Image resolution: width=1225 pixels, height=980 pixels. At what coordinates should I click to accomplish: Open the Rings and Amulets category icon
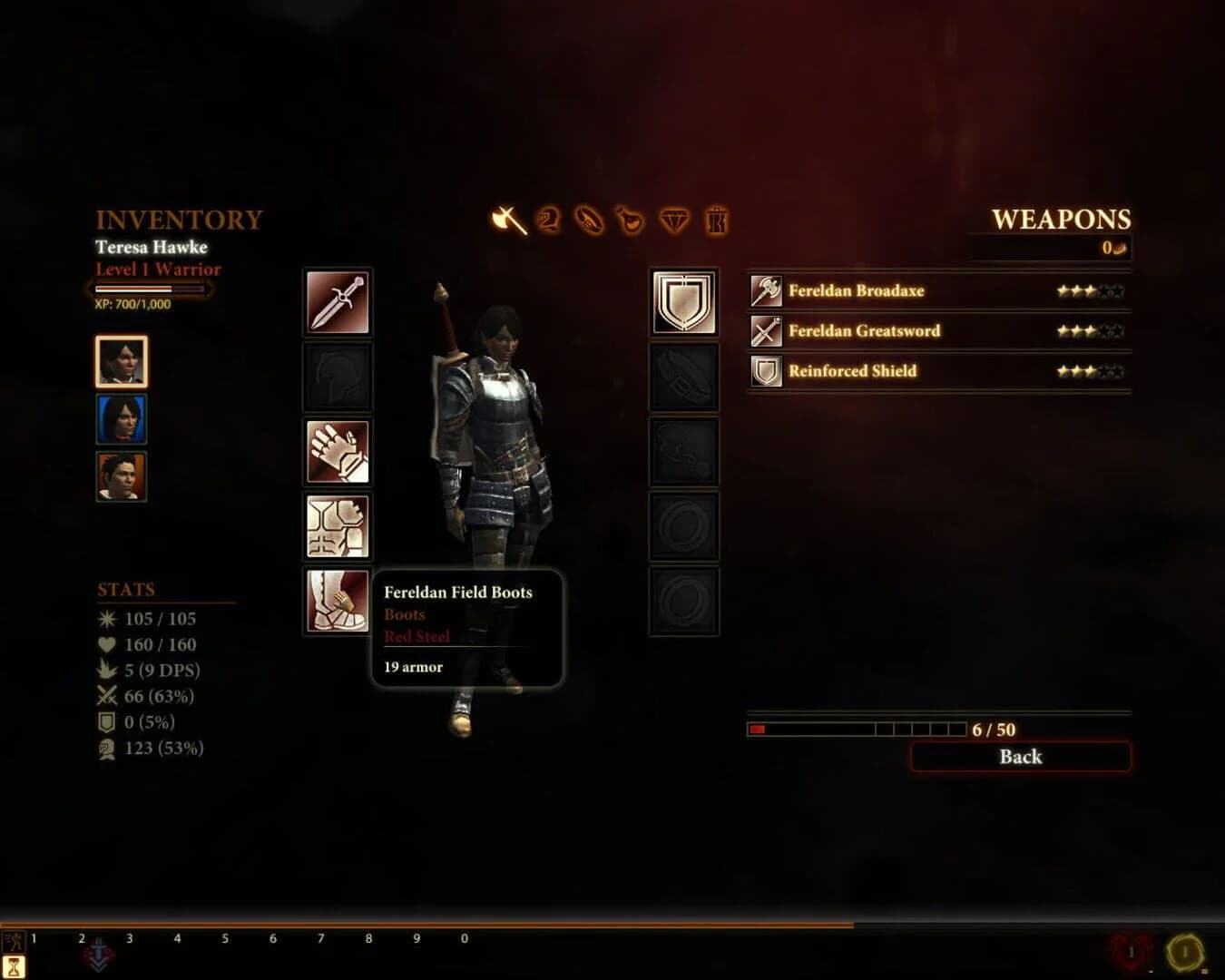coord(590,220)
